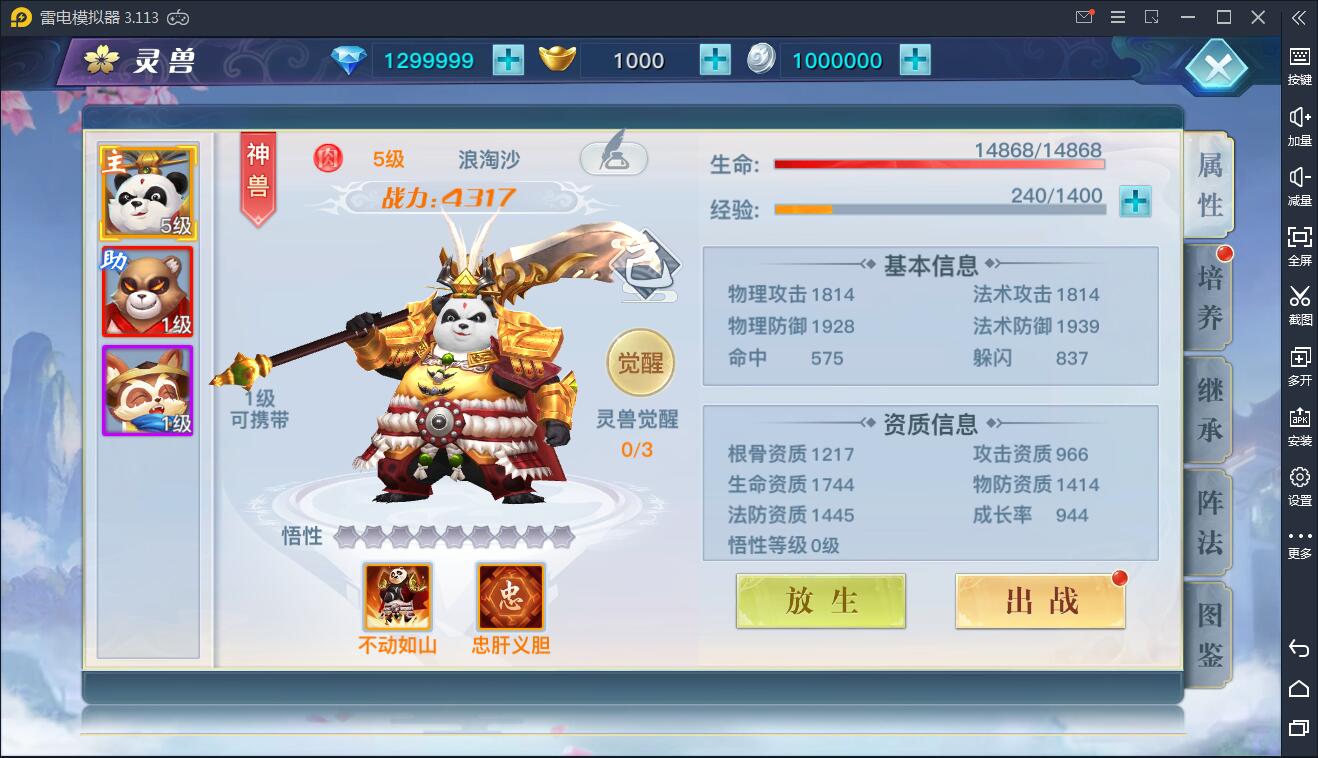Screen dimensions: 1318x758
Task: Select the 忠肝义胆 skill icon
Action: 510,595
